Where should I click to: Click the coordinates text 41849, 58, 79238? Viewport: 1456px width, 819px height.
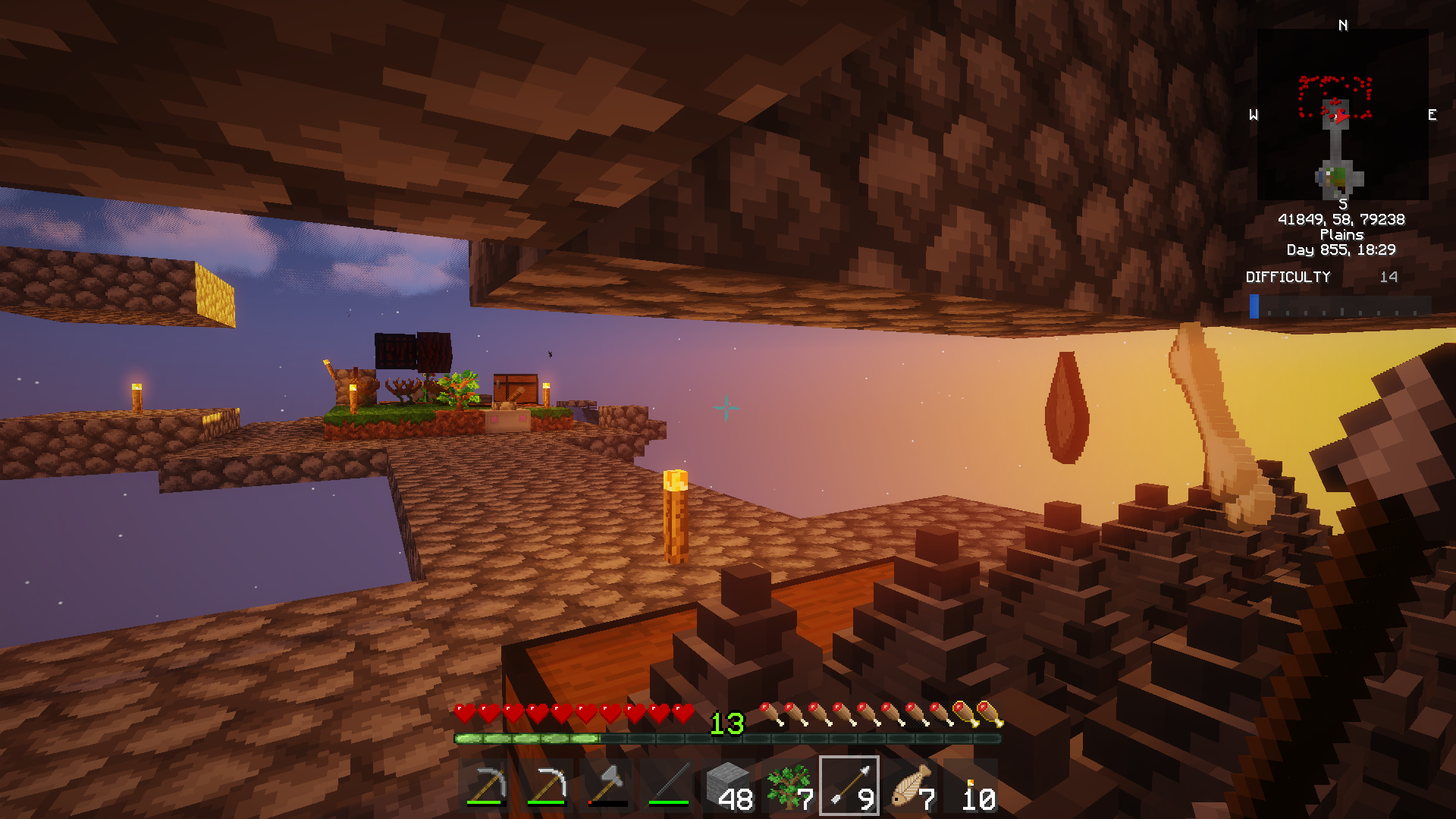[x=1343, y=219]
